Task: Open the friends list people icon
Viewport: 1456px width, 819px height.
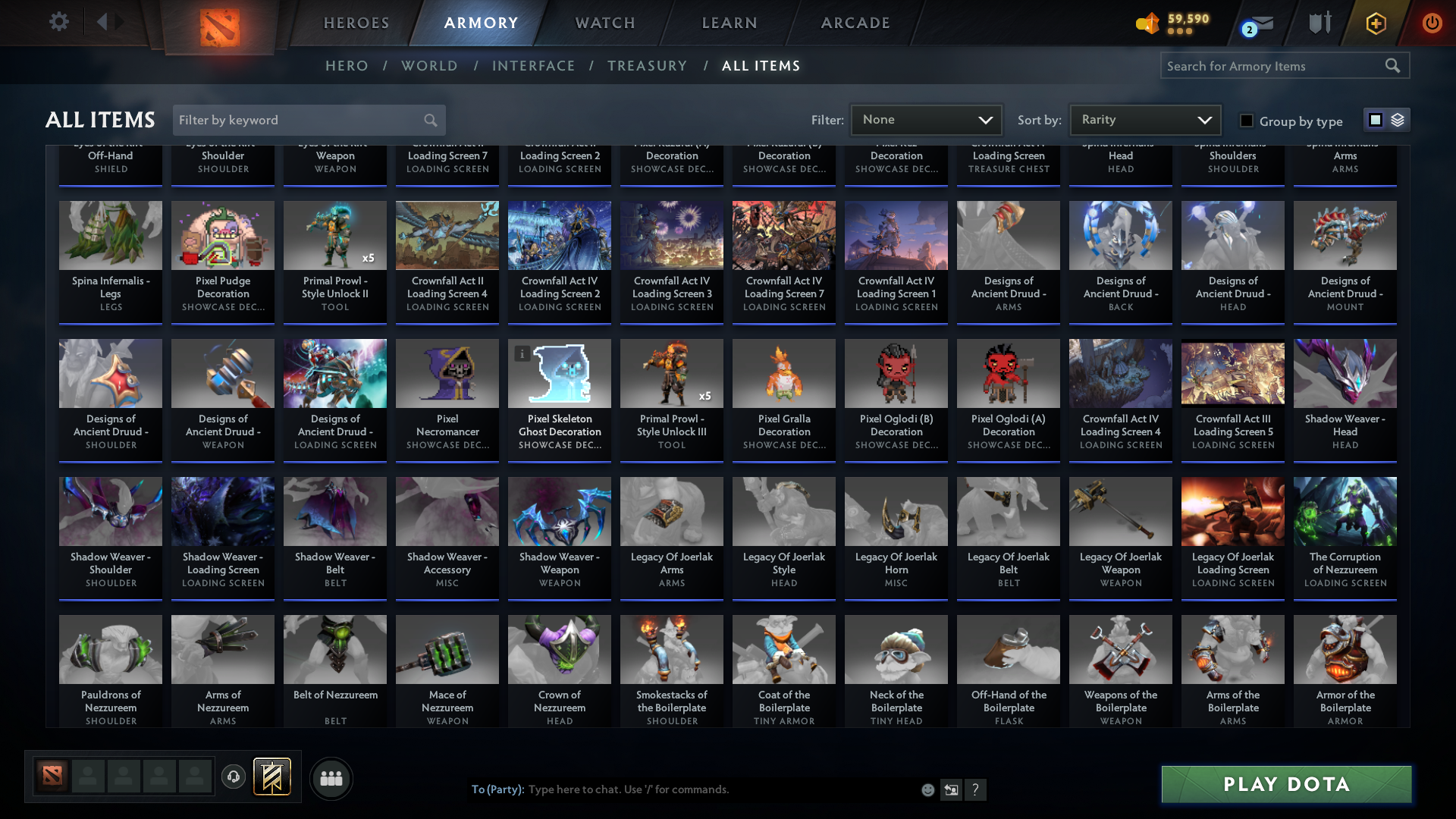Action: coord(331,778)
